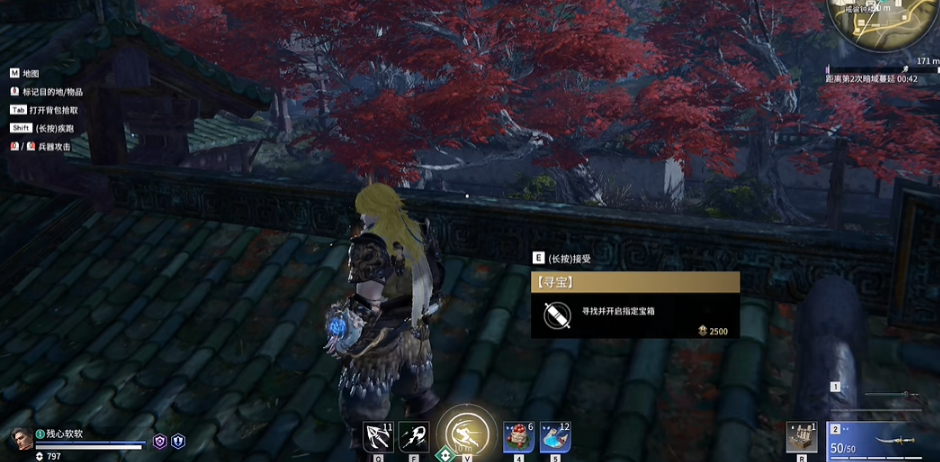
Task: Use the grappling hook item with 11 charges
Action: [x=379, y=436]
